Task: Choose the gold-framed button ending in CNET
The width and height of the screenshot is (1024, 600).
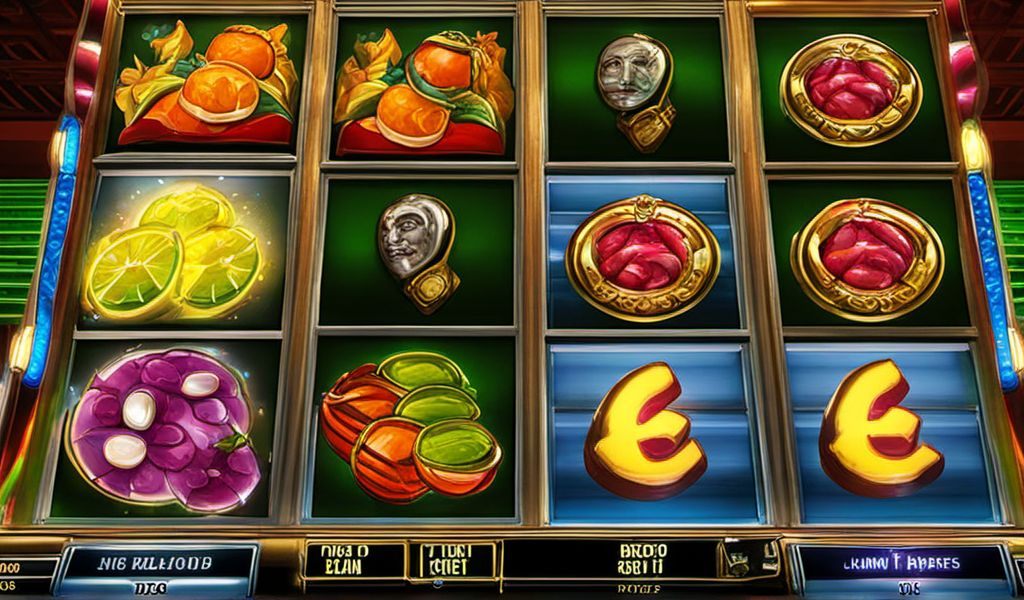Action: click(x=451, y=561)
